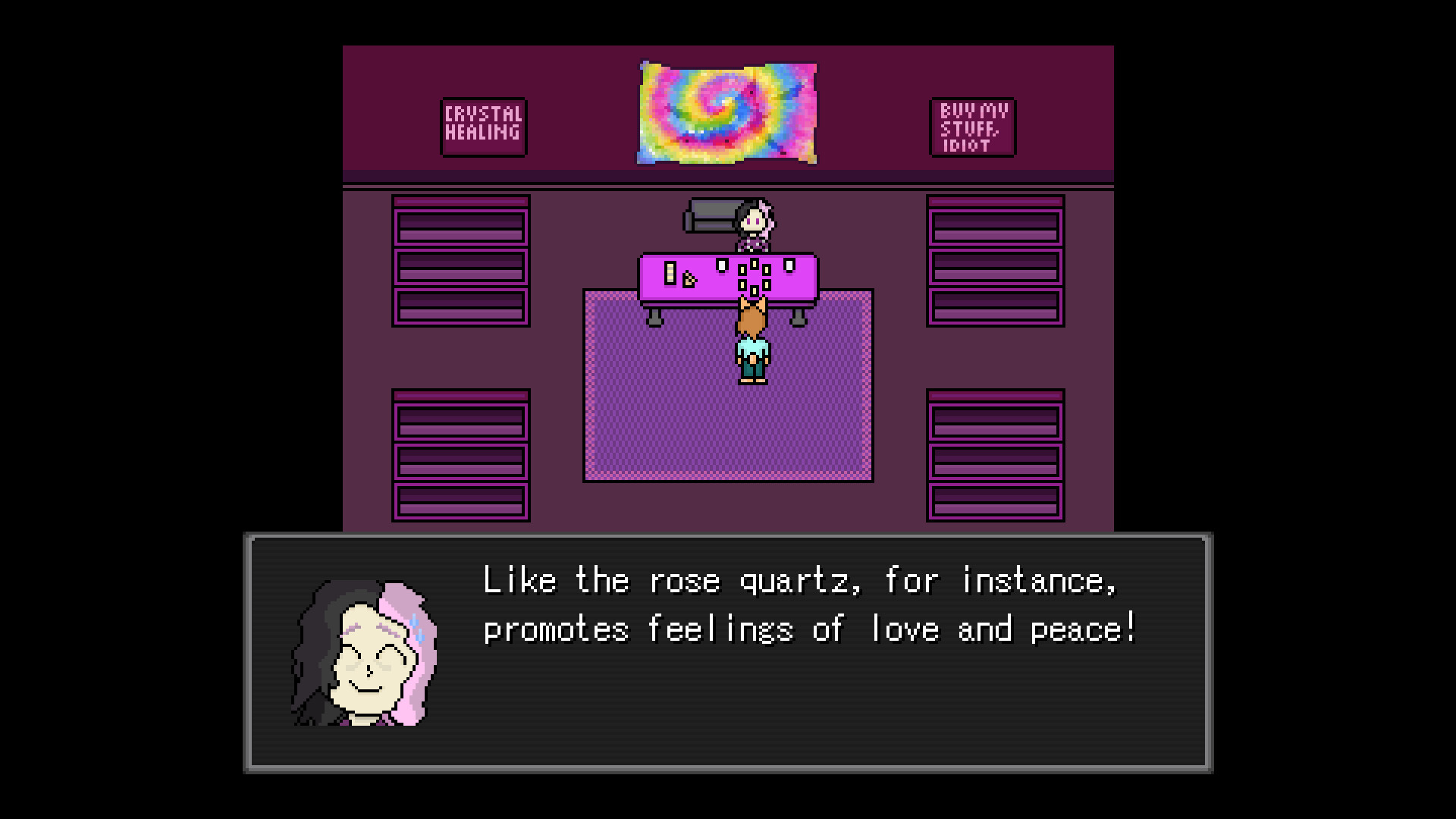This screenshot has width=1456, height=819.
Task: Click the CRYSTAL HEALING wall sign
Action: [x=483, y=127]
